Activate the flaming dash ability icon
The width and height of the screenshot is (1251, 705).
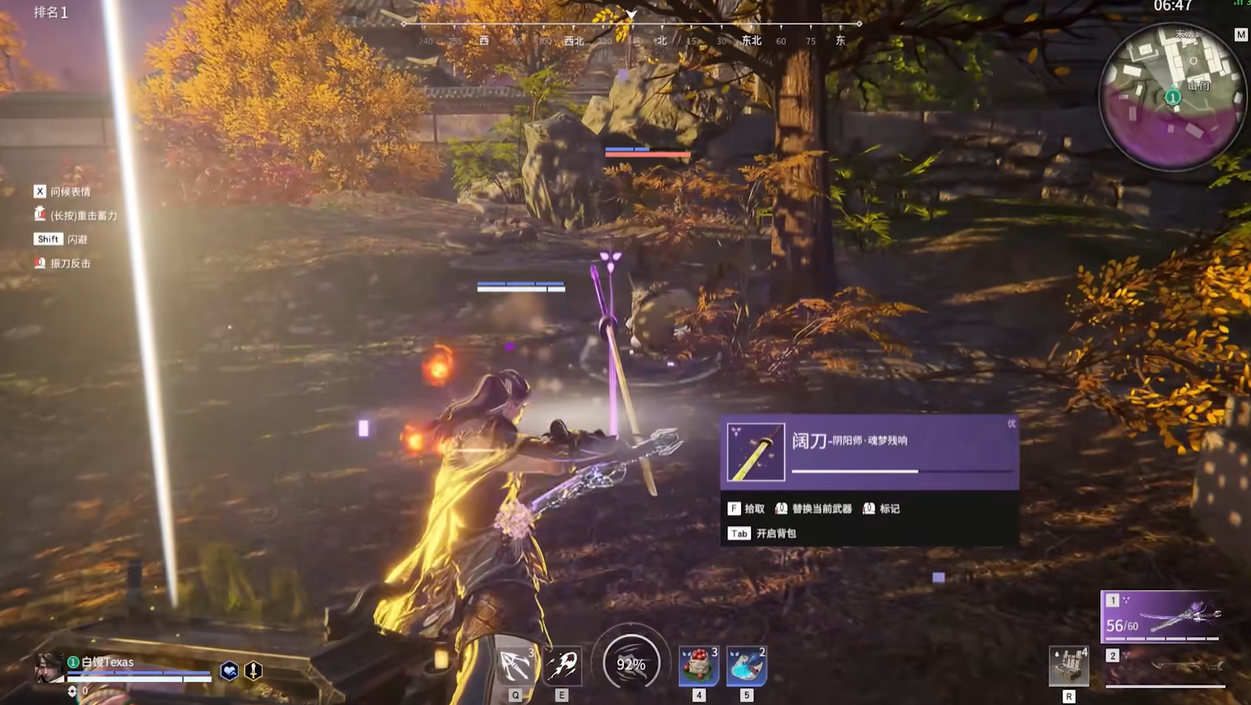[562, 665]
